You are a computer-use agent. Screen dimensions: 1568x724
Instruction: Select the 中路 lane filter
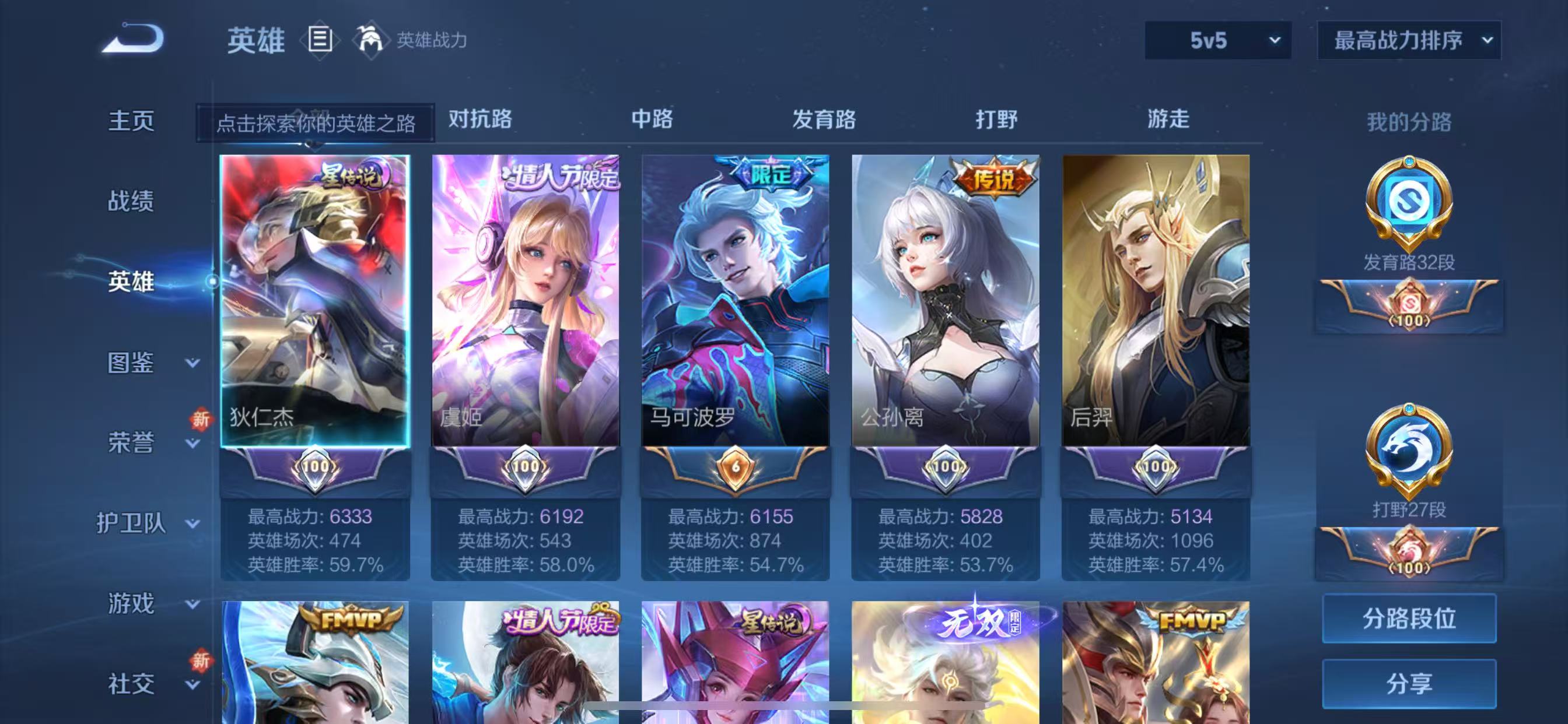point(653,121)
